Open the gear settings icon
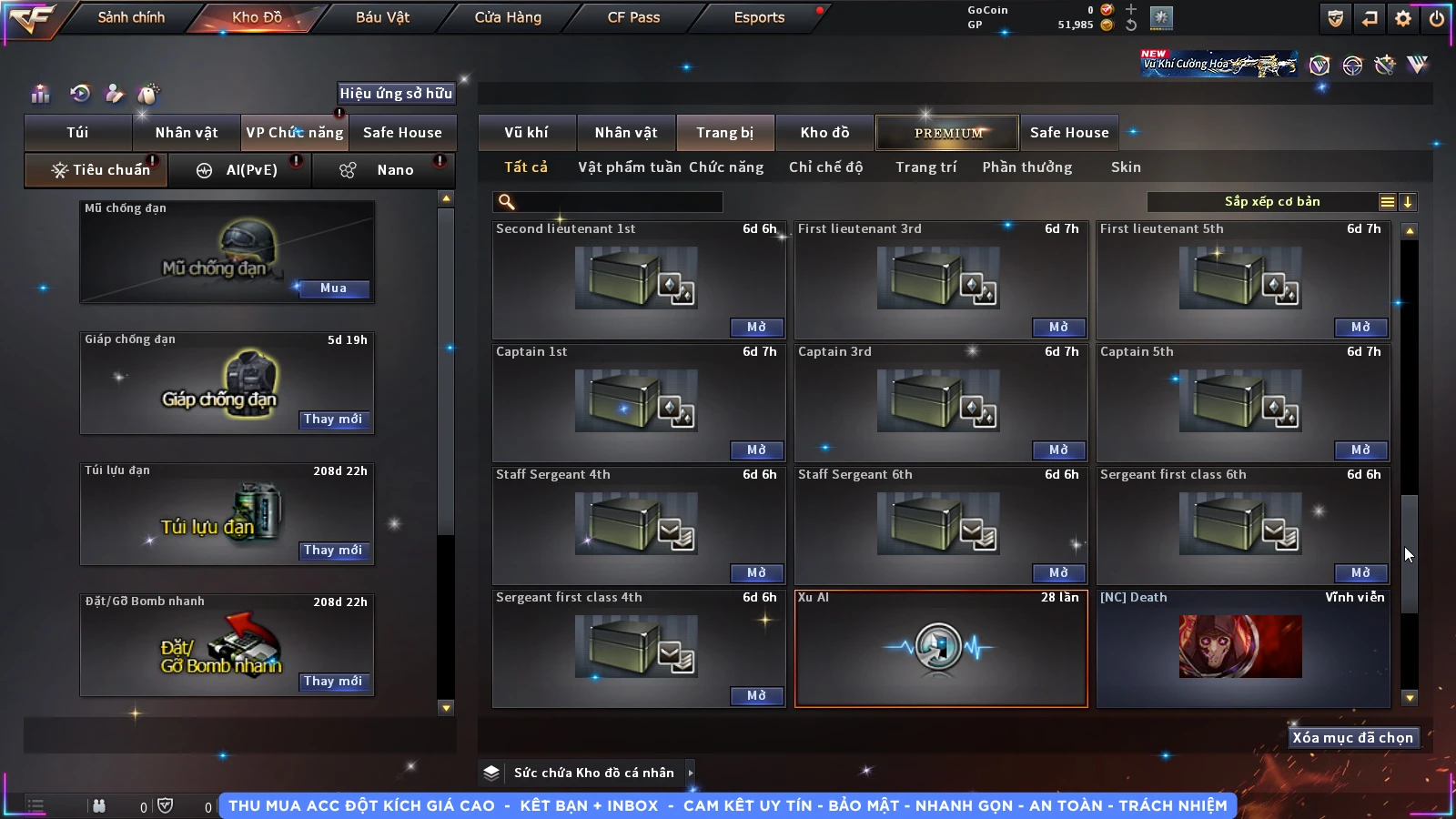 pyautogui.click(x=1403, y=18)
